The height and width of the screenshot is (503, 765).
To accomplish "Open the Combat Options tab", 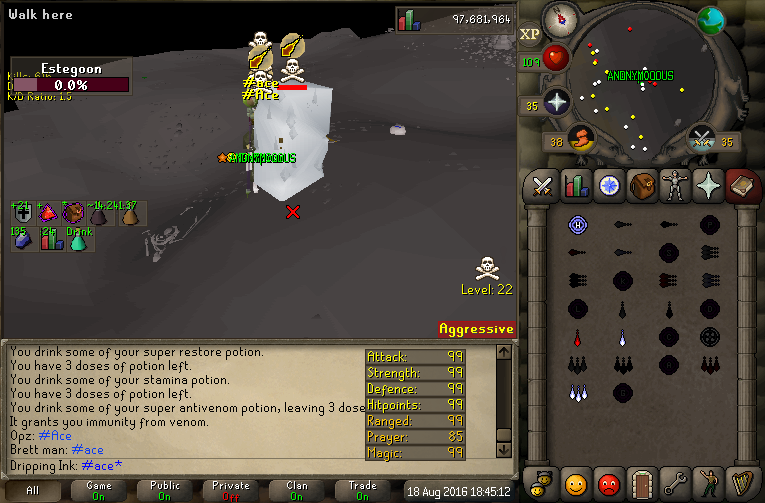I will pos(542,186).
